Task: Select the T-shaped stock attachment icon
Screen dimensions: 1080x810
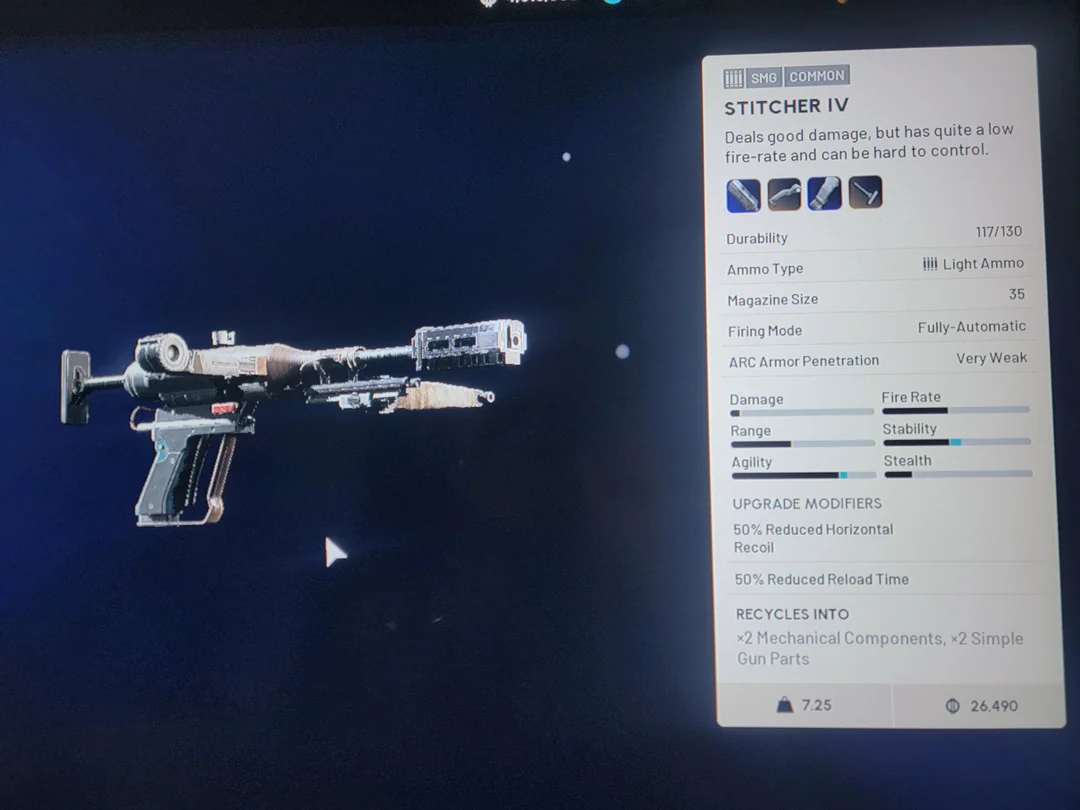Action: (x=865, y=192)
